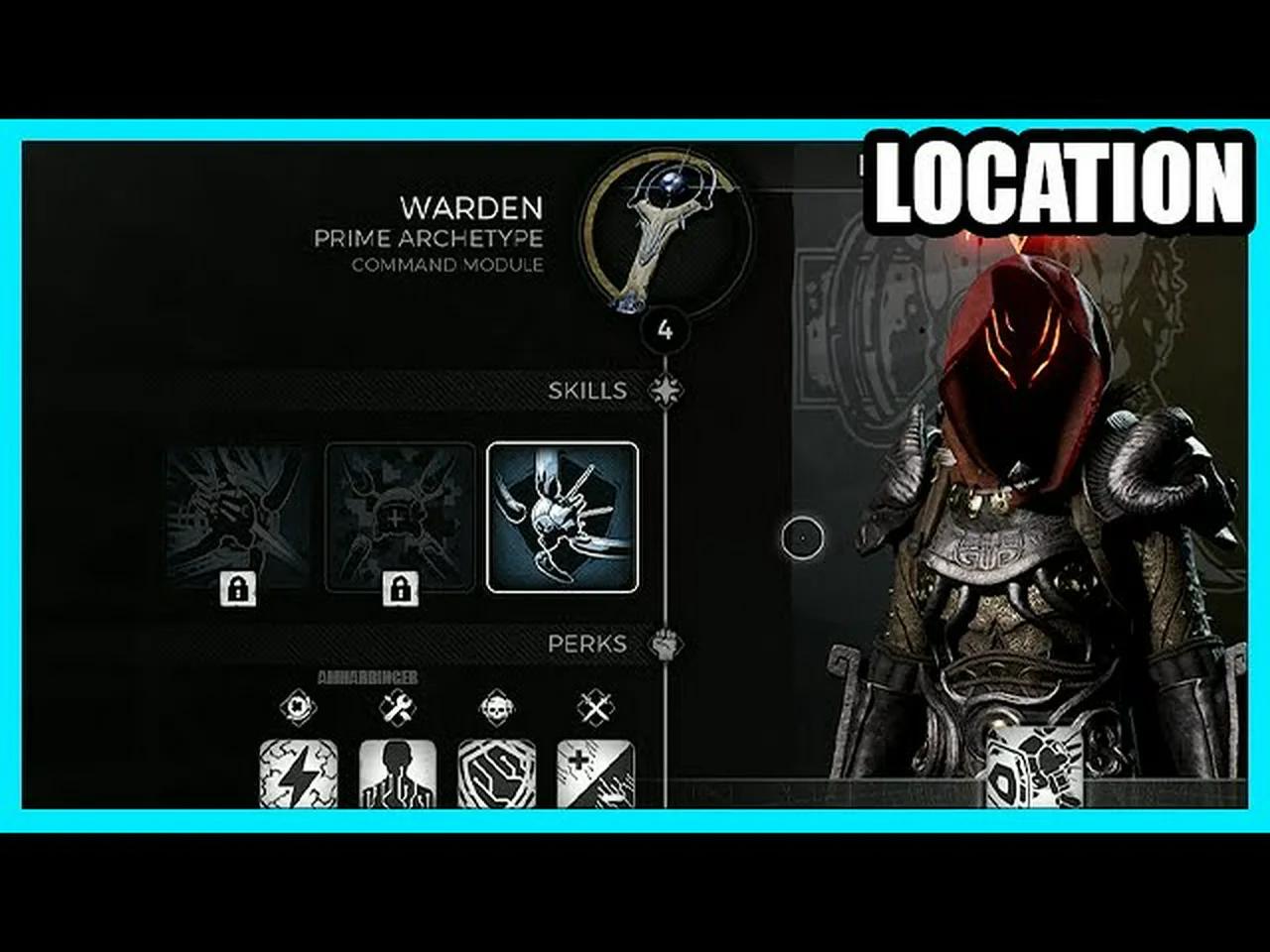
Task: Click the PRIME ARCHETYPE label
Action: click(x=427, y=239)
